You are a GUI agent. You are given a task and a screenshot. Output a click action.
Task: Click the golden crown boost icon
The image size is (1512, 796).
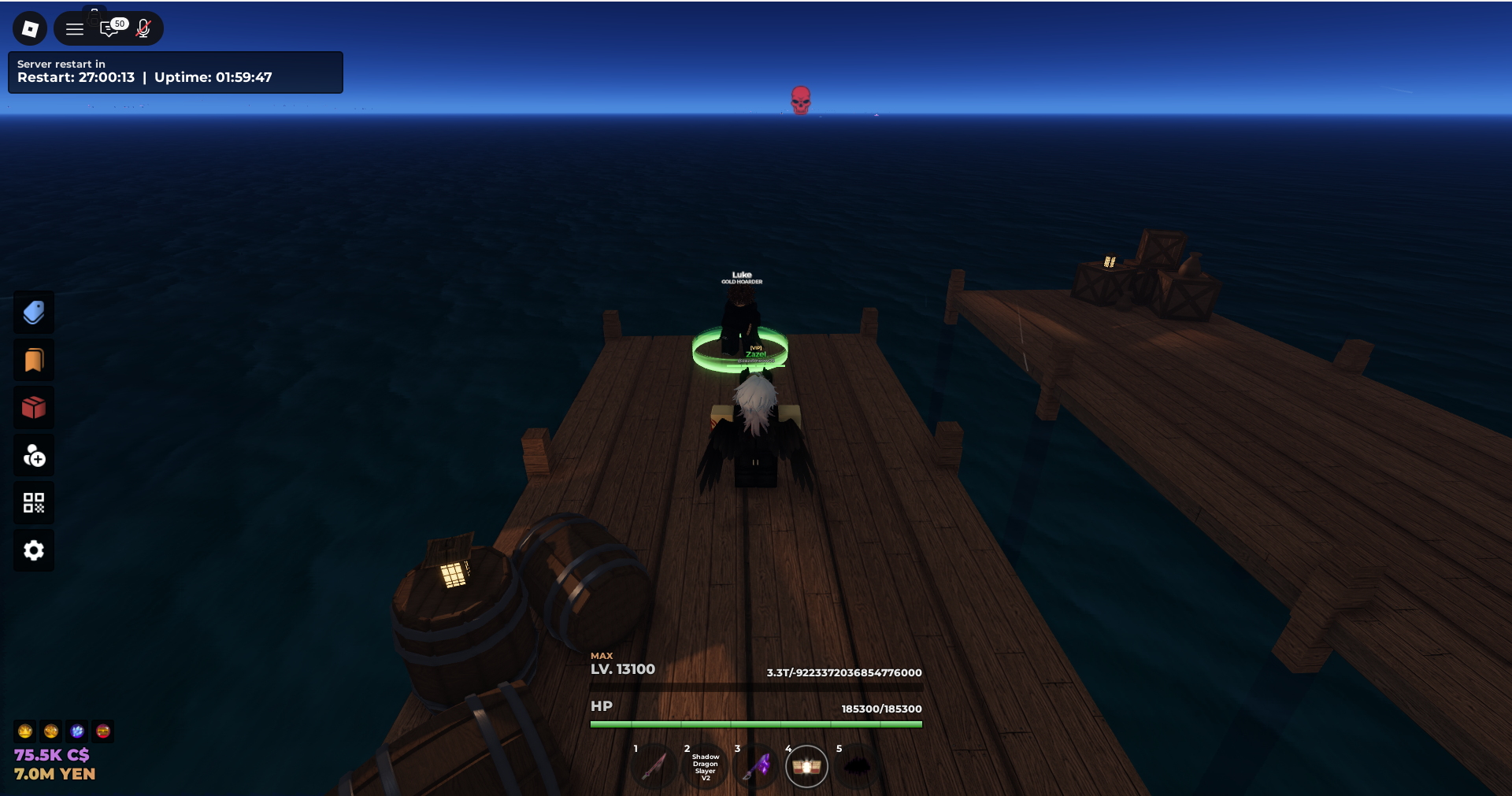tap(25, 731)
